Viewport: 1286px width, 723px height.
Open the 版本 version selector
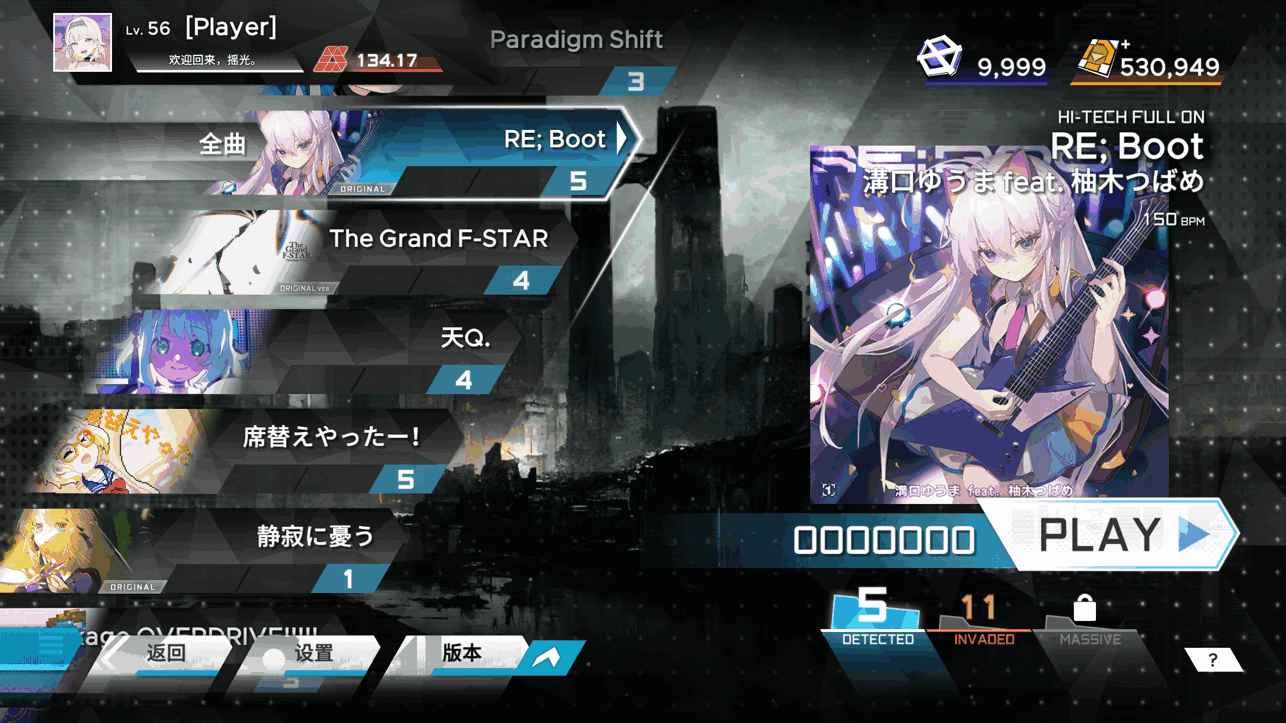(x=462, y=654)
